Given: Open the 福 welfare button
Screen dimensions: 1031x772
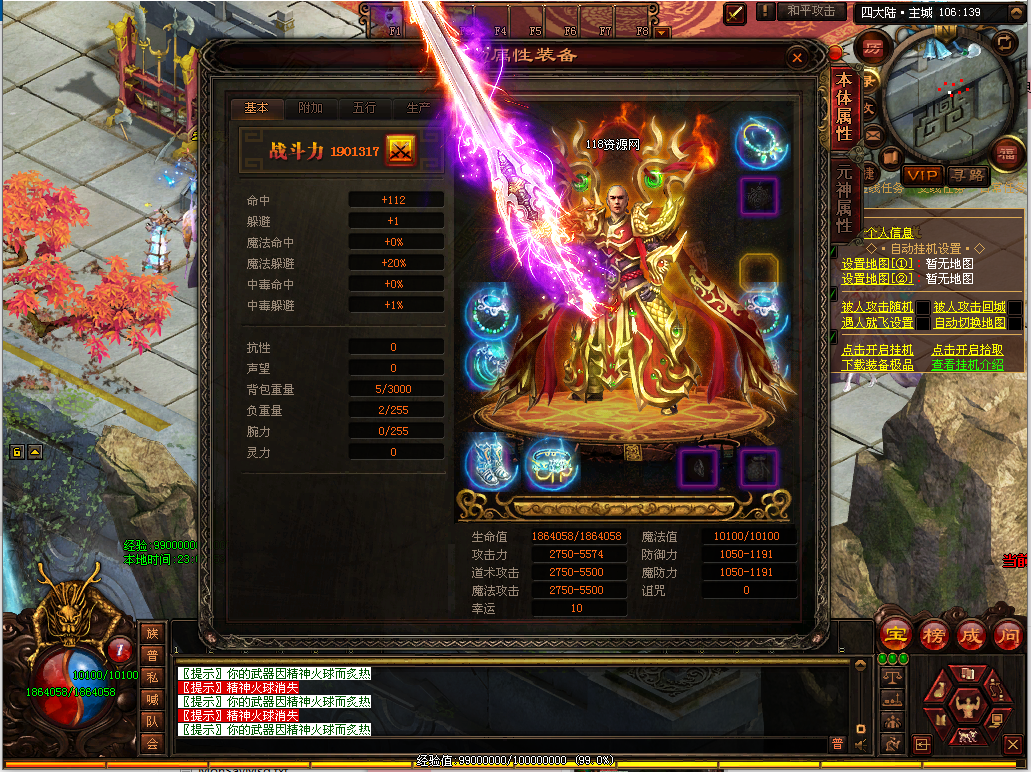Looking at the screenshot, I should 1007,153.
